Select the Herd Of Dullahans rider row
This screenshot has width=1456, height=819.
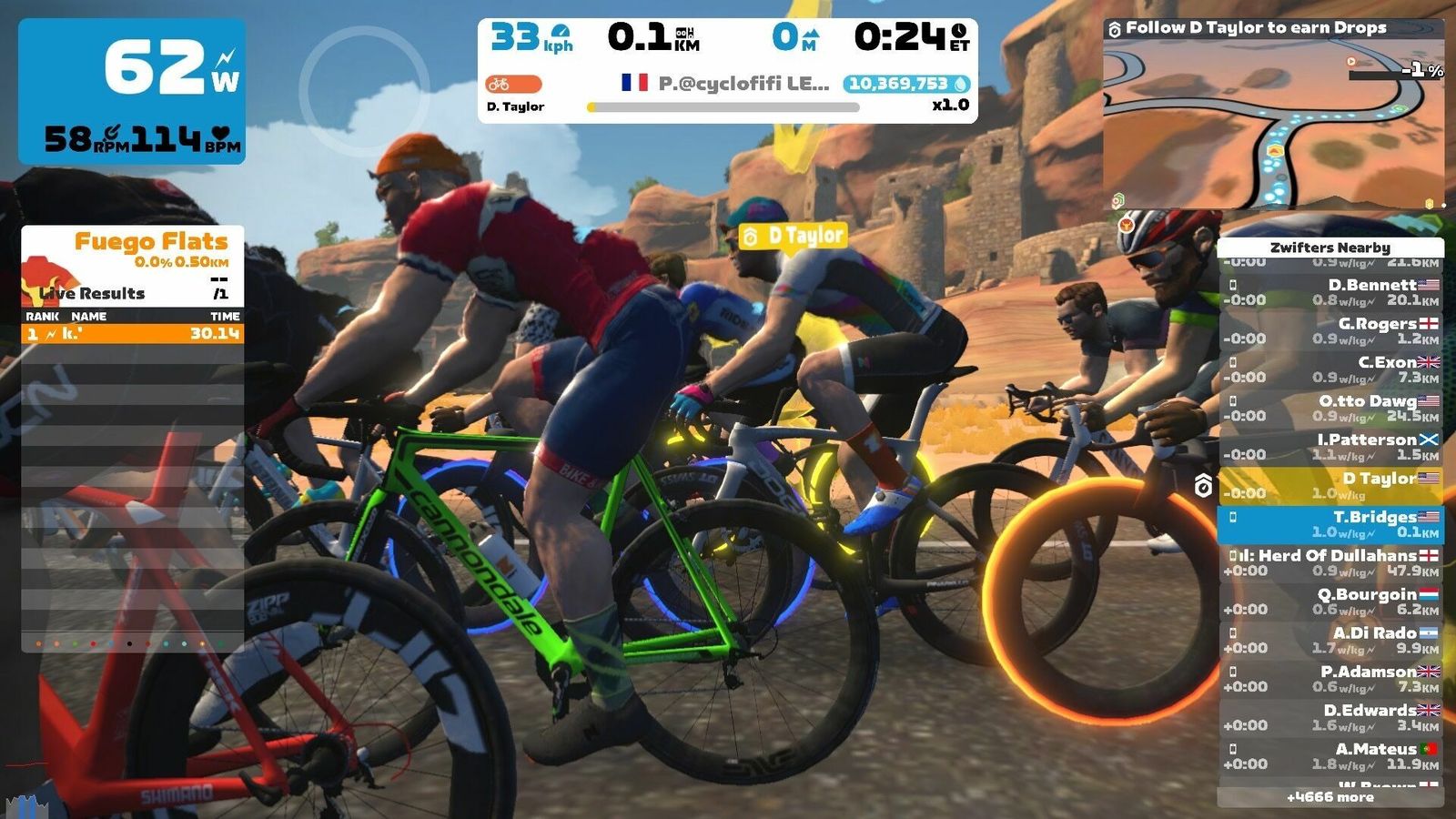1330,563
